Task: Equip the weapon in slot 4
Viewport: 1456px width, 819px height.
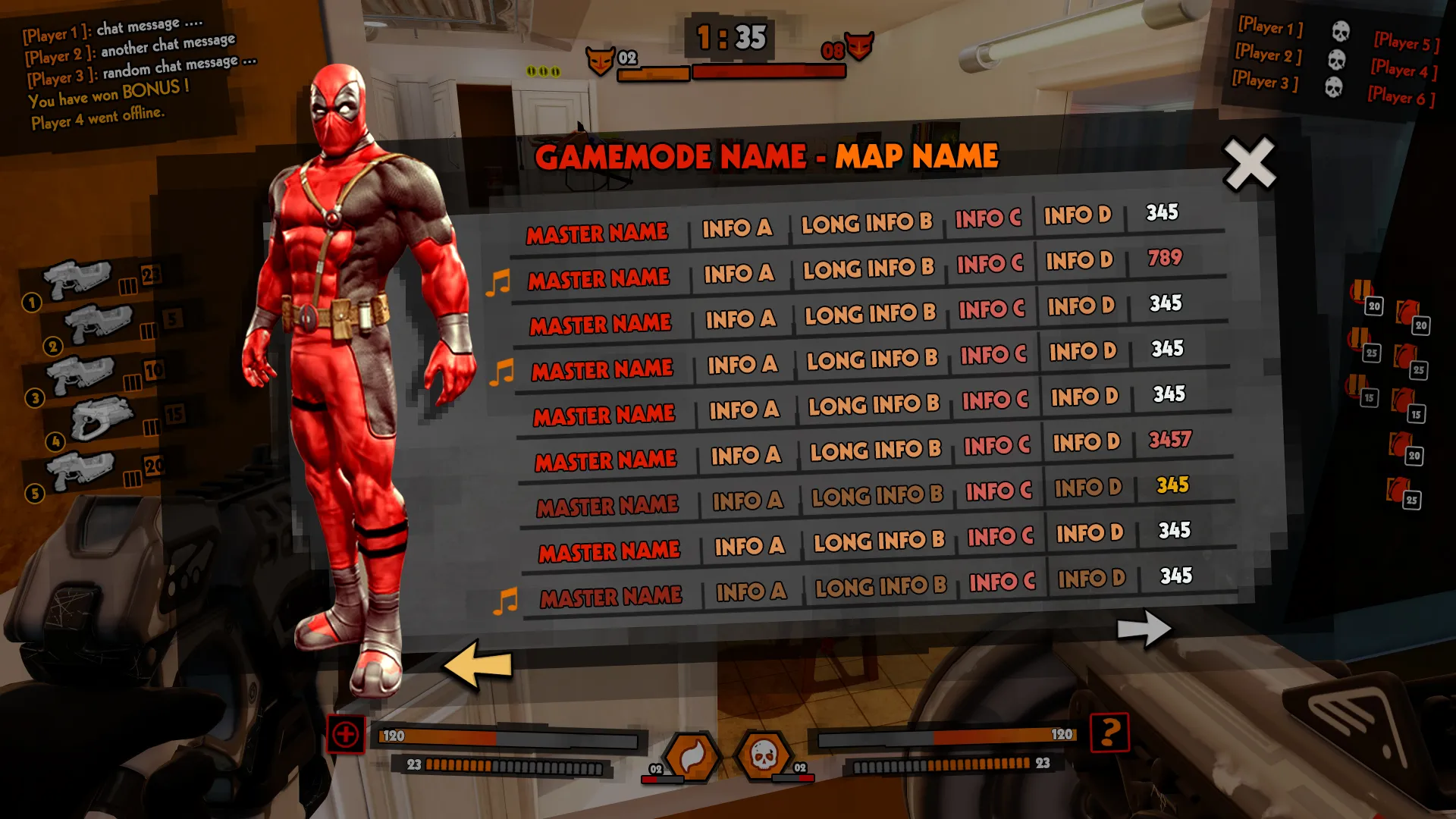Action: pos(102,419)
